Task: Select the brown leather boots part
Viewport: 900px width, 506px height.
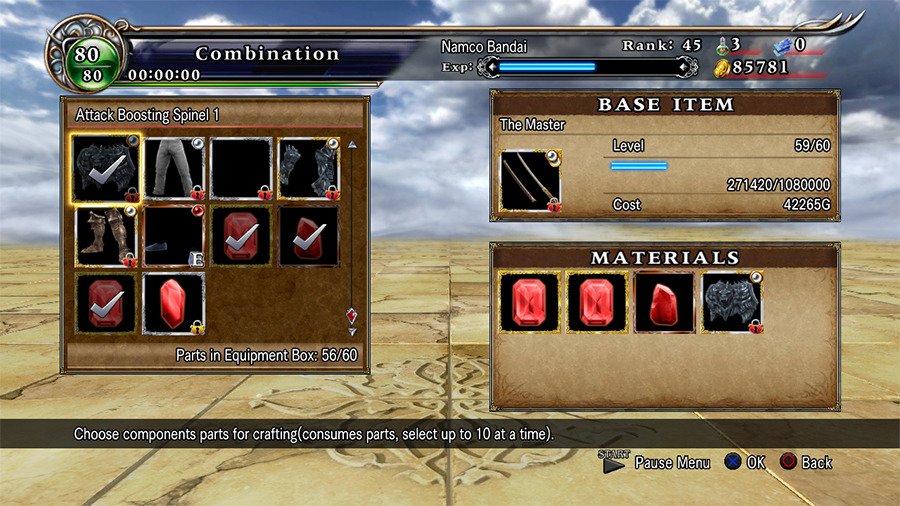Action: click(106, 236)
